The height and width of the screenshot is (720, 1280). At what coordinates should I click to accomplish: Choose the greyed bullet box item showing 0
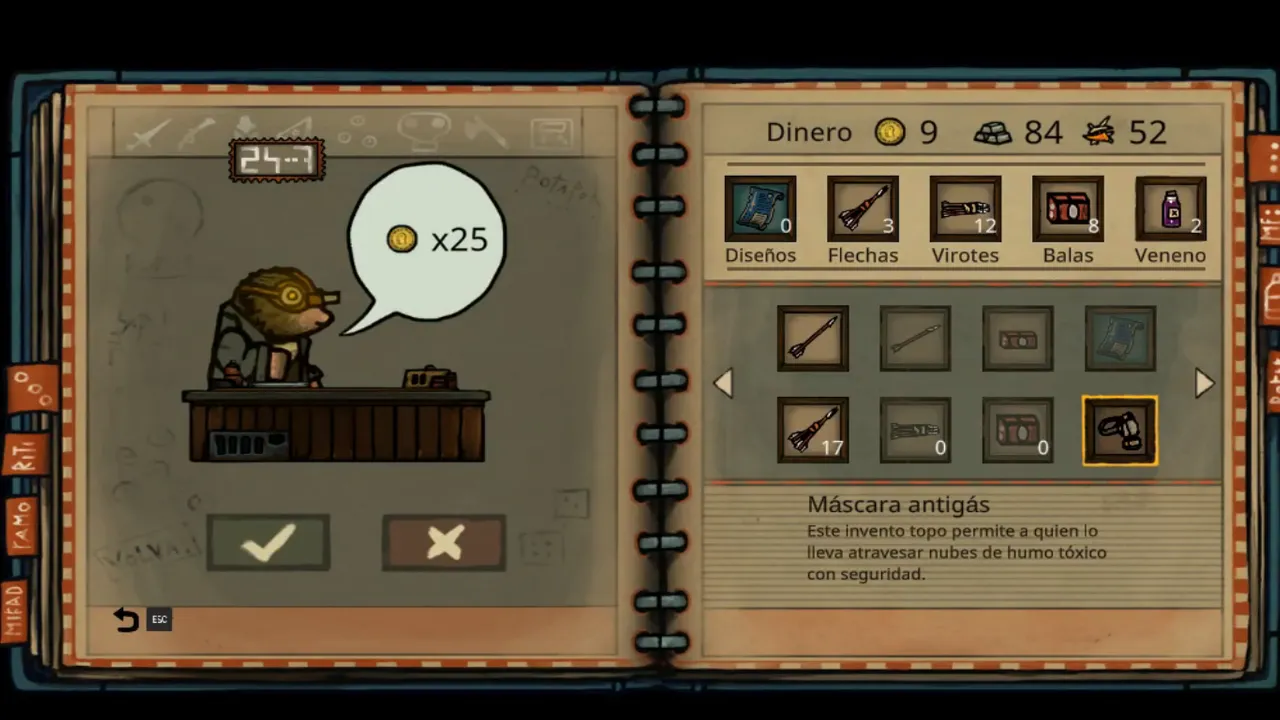click(1018, 431)
